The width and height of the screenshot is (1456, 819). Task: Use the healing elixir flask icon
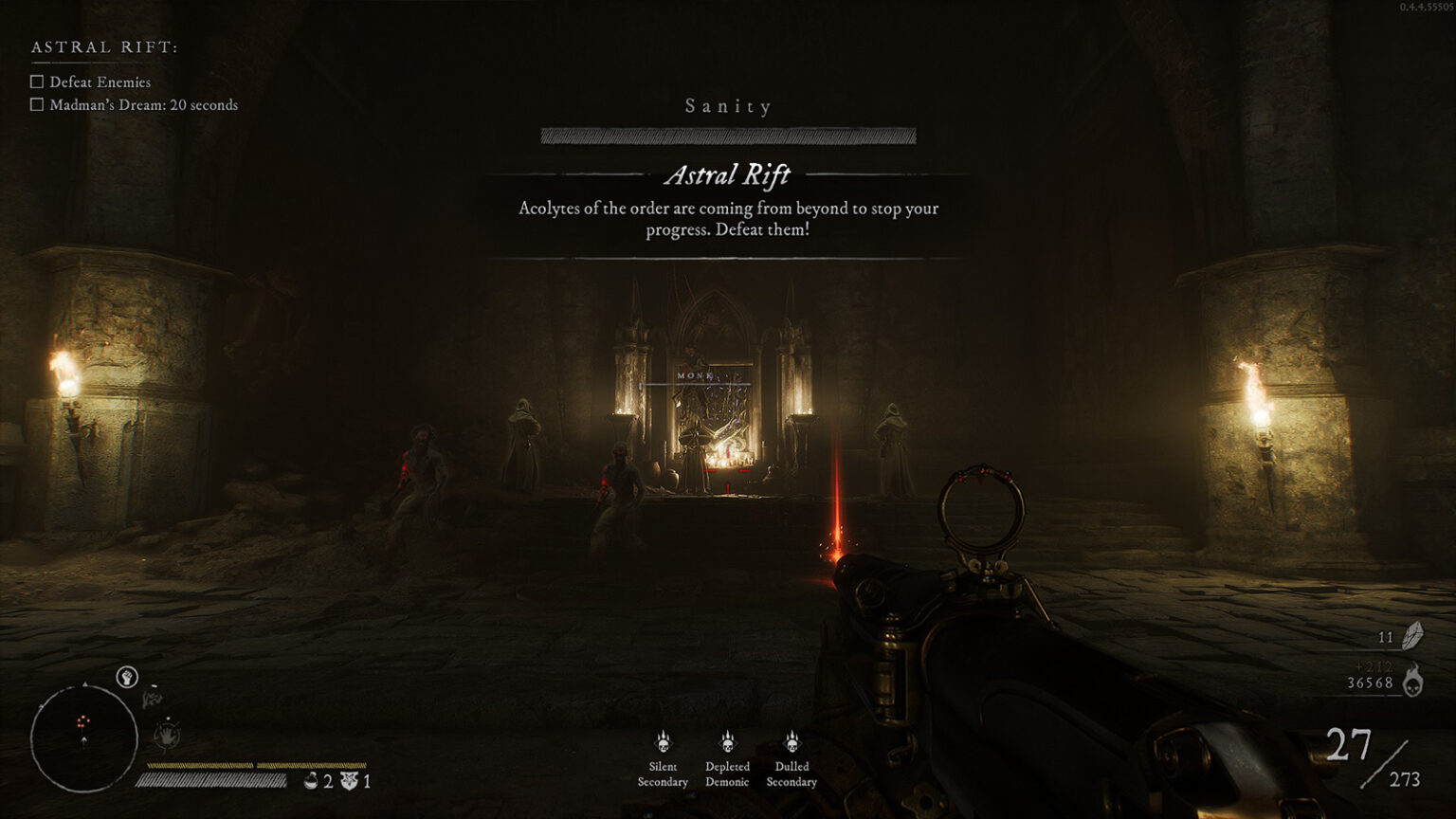point(311,781)
